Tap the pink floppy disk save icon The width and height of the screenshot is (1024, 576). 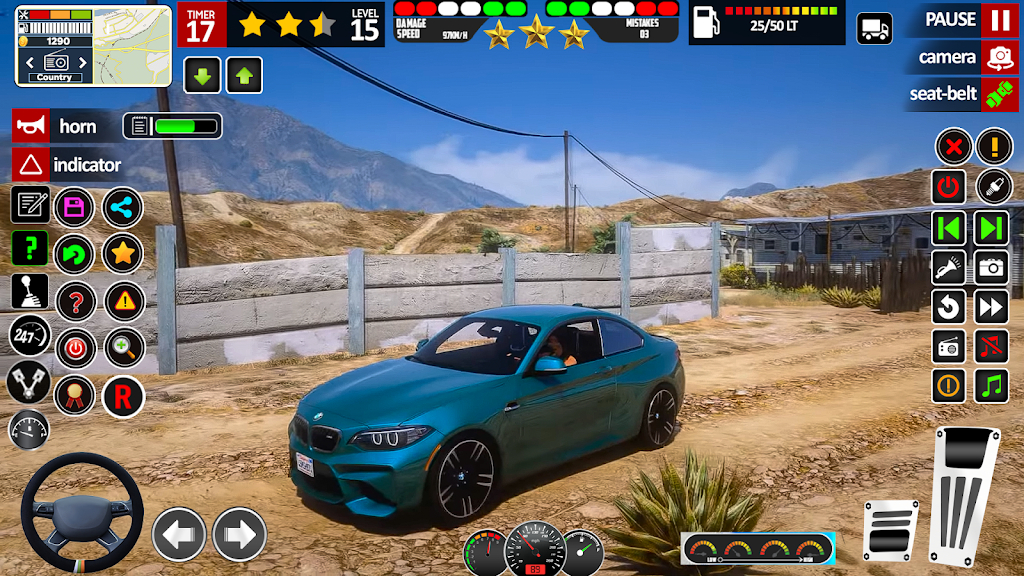(74, 208)
